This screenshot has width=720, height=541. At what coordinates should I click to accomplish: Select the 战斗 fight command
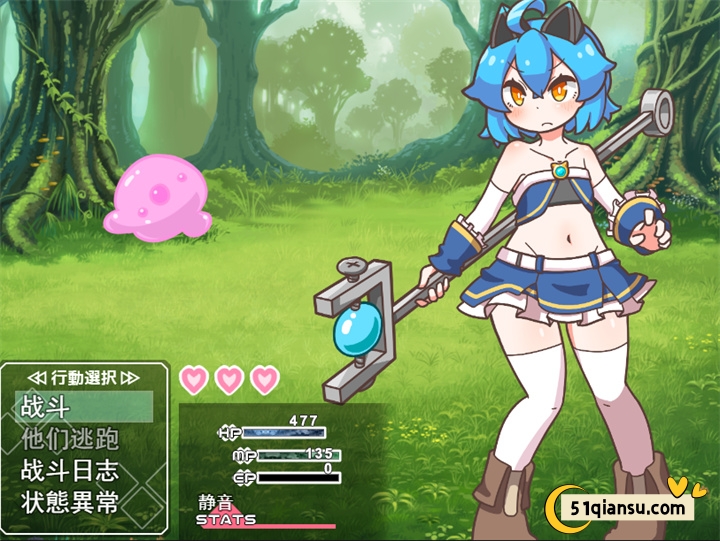(x=84, y=407)
